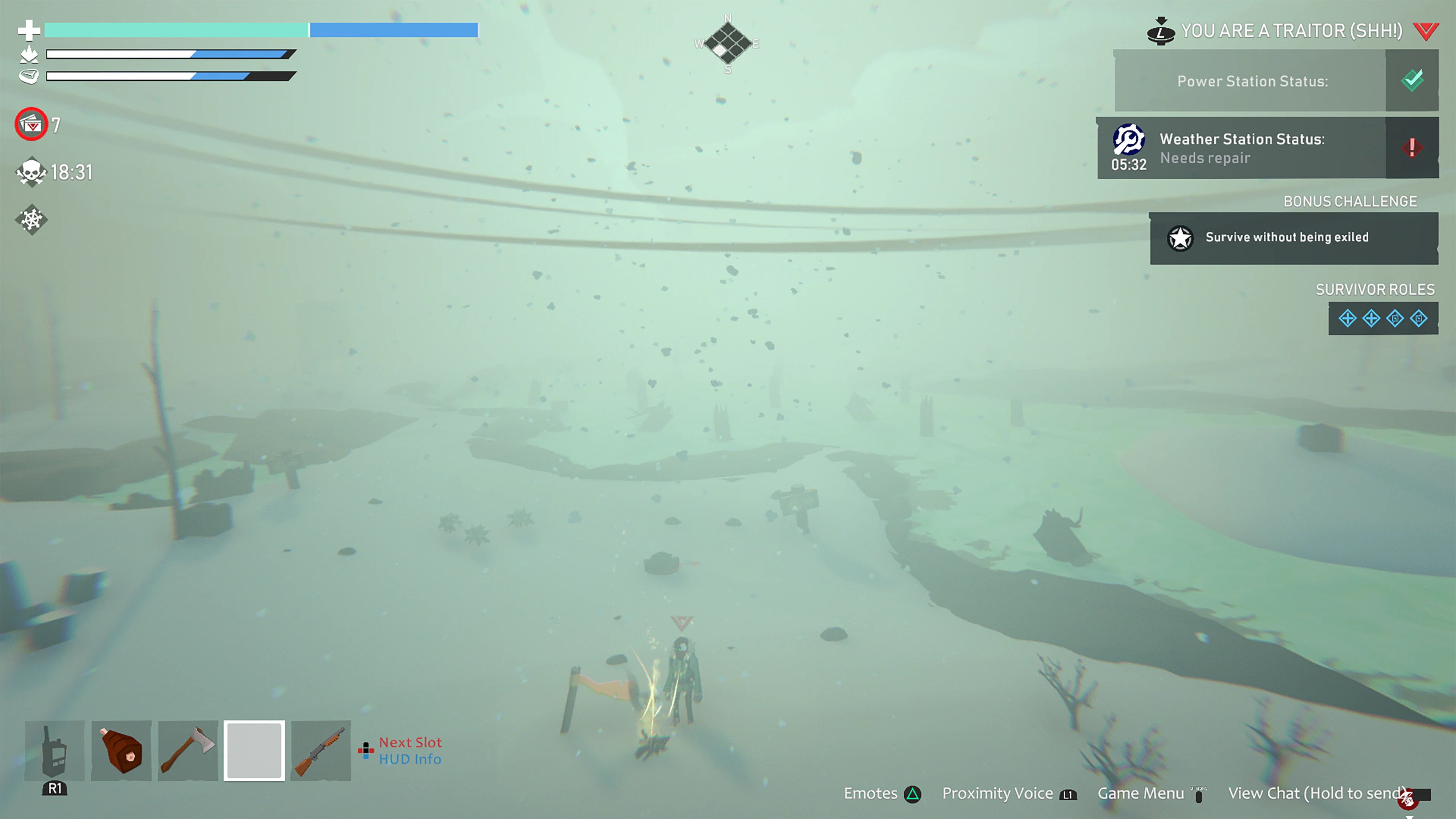Click the empty fourth inventory slot
This screenshot has height=819, width=1456.
pos(254,751)
